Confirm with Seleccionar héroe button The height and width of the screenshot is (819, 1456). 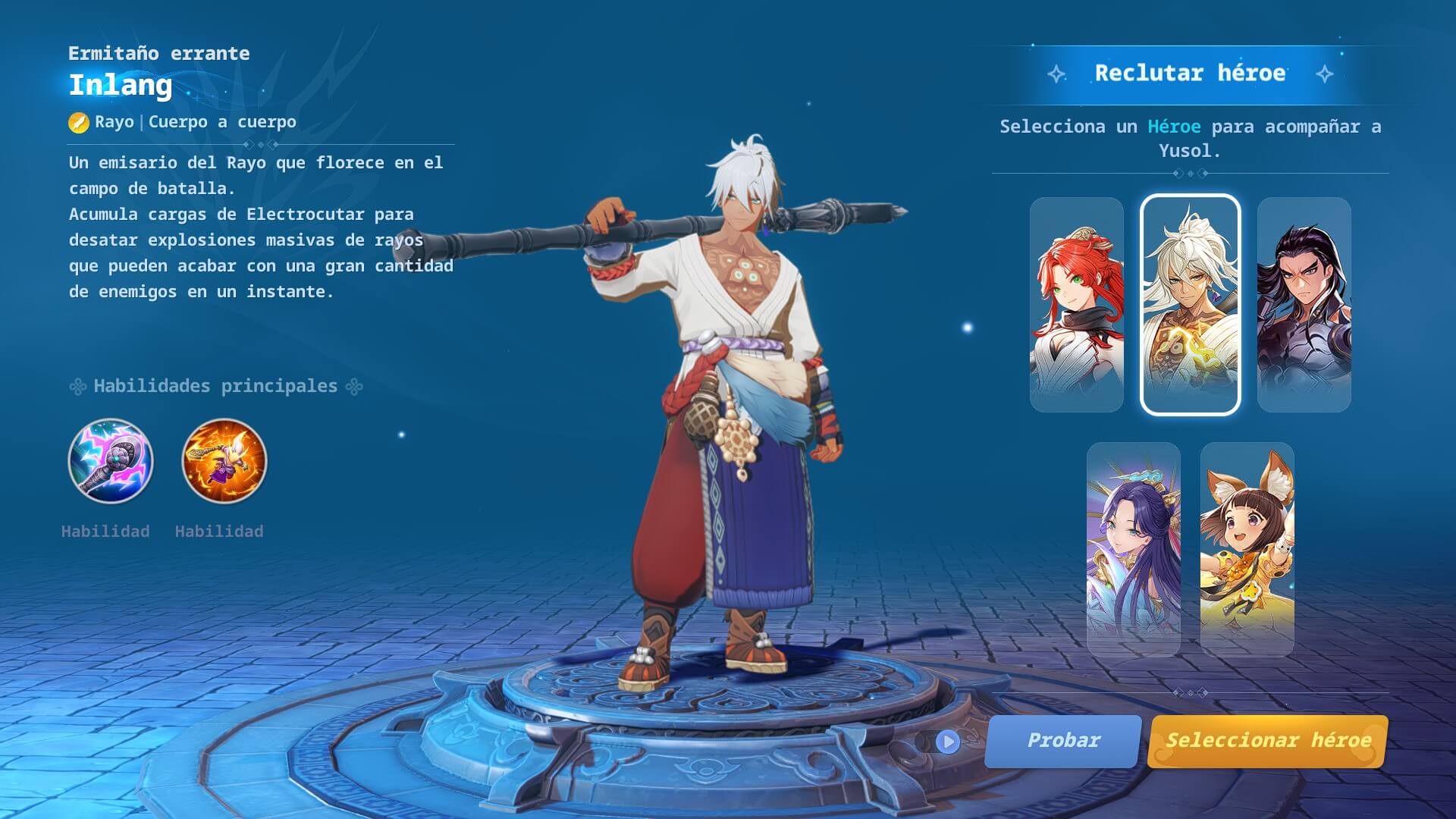point(1267,741)
